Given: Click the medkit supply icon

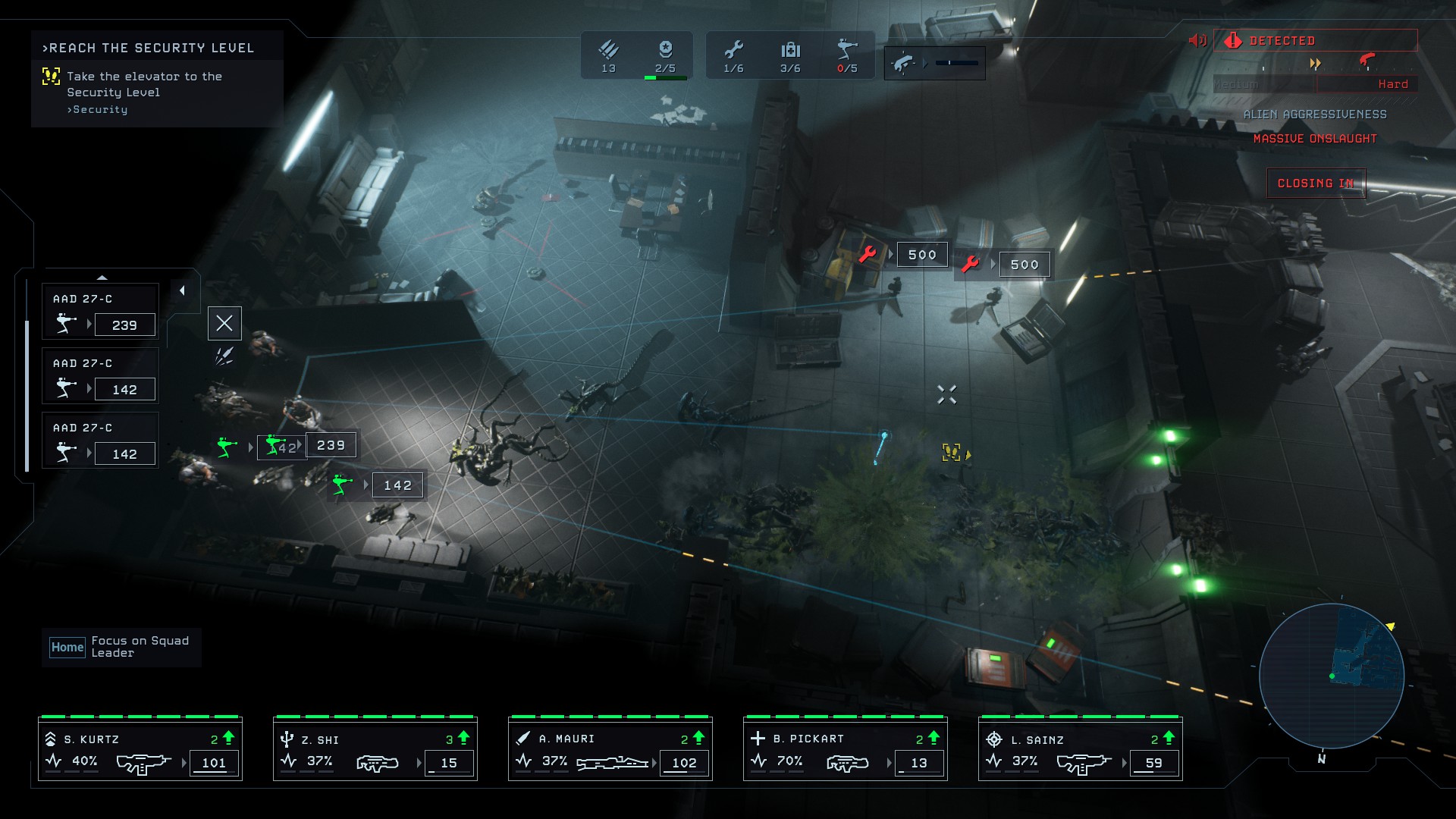Looking at the screenshot, I should 790,51.
